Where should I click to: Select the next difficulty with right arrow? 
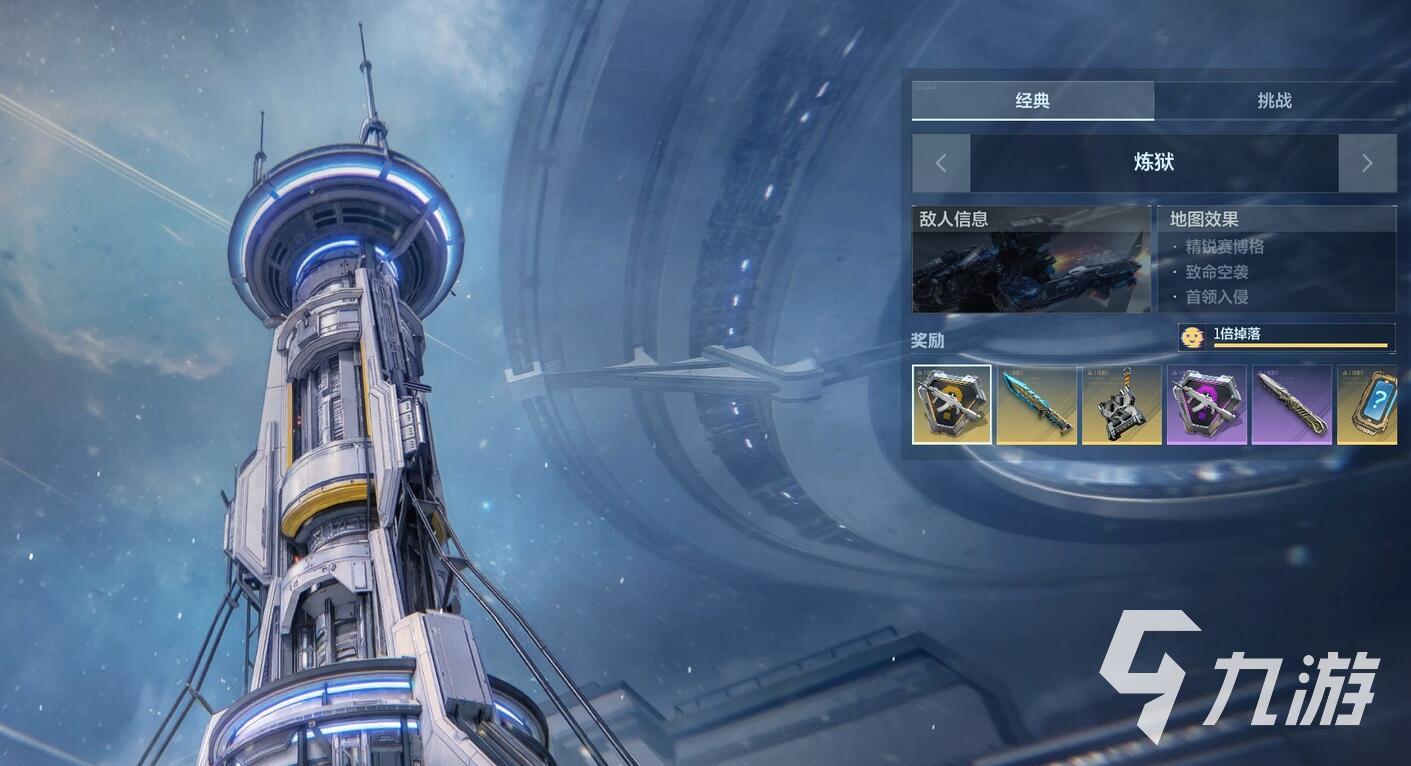pyautogui.click(x=1367, y=163)
